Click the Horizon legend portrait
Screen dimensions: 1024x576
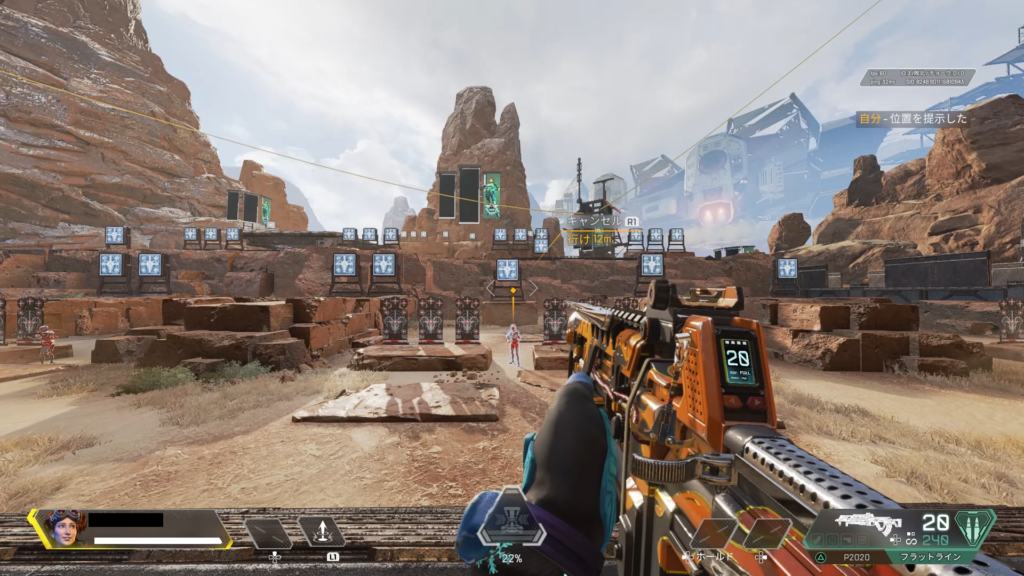click(x=62, y=527)
